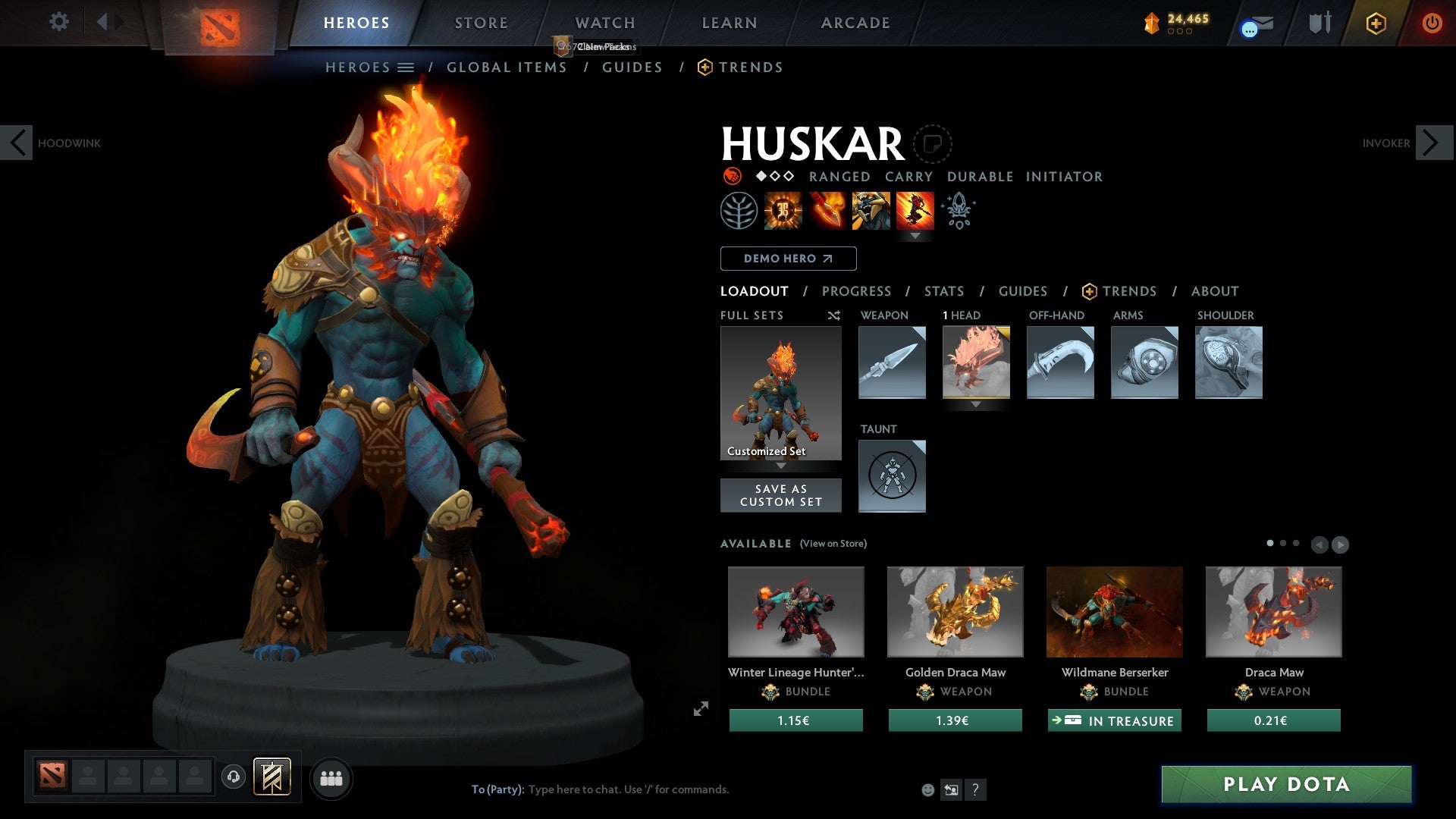Image resolution: width=1456 pixels, height=819 pixels.
Task: Click the Life Break ultimate icon
Action: click(916, 210)
